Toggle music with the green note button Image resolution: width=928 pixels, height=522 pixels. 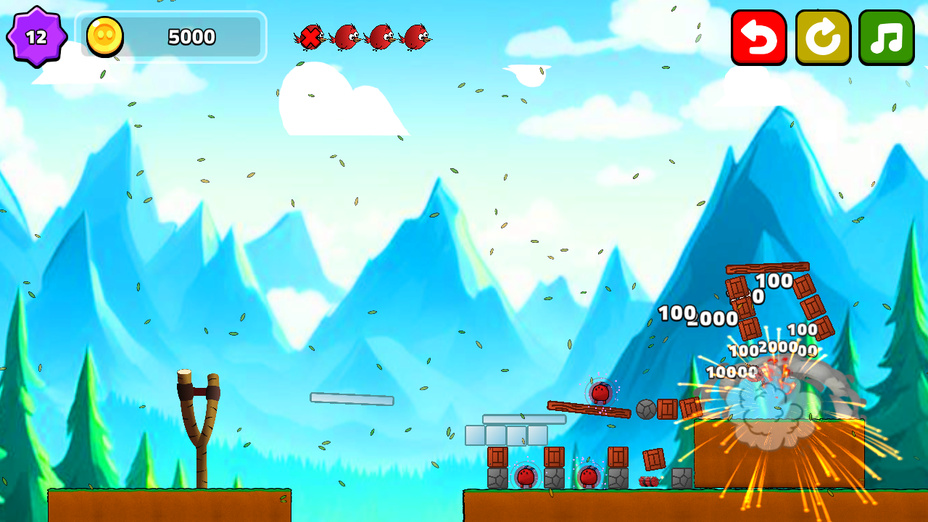(886, 38)
